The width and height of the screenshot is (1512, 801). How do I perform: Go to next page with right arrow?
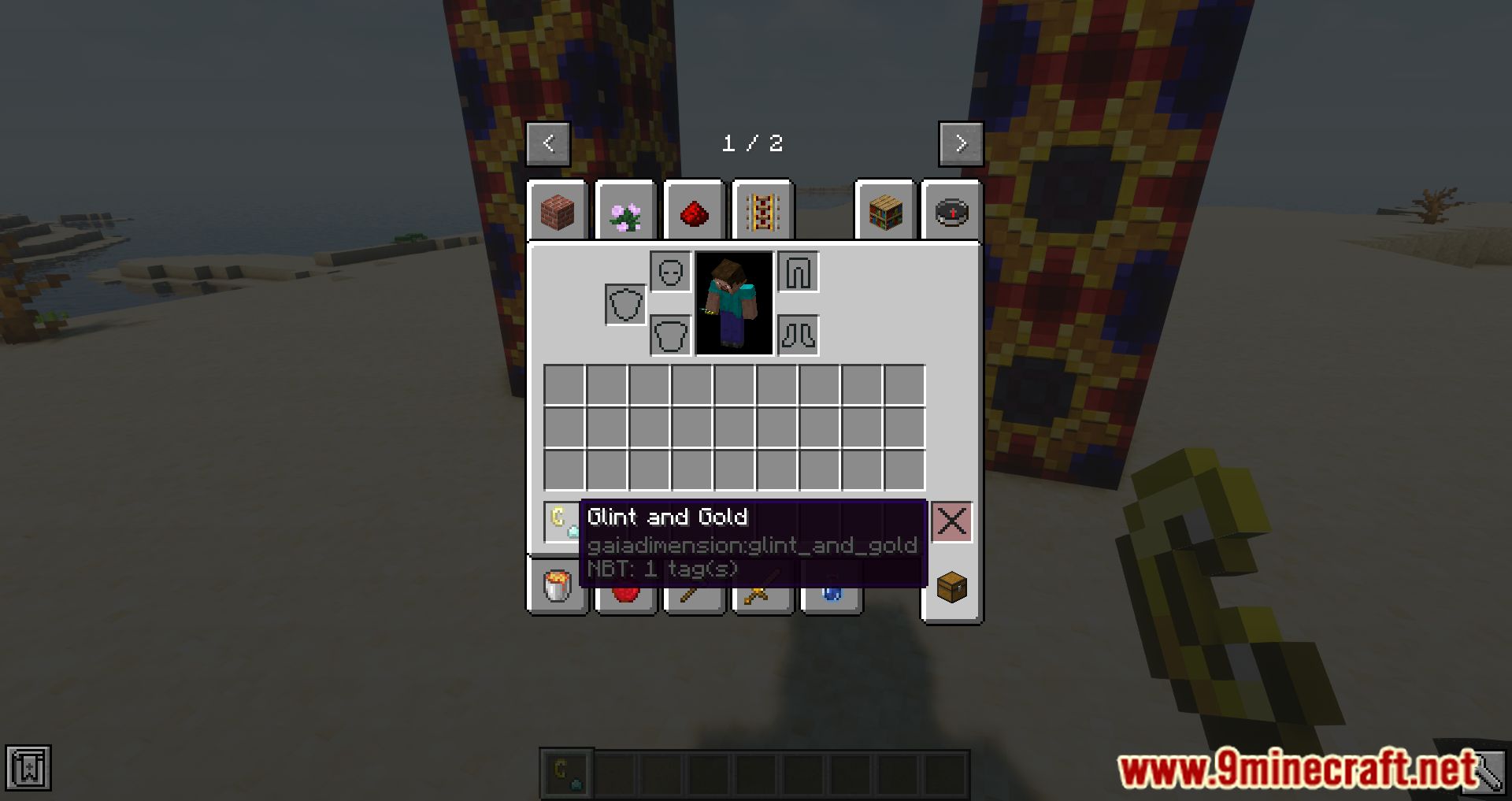961,143
